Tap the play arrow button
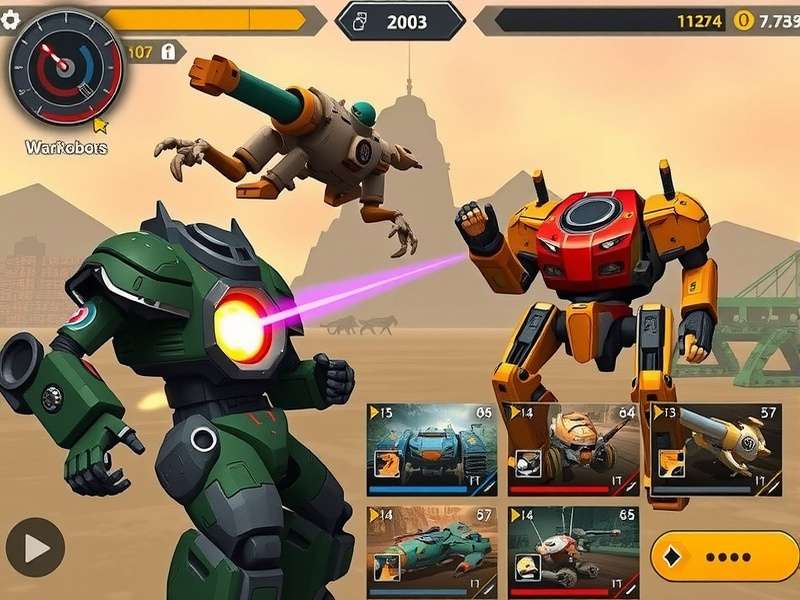Viewport: 800px width, 600px height. coord(35,548)
